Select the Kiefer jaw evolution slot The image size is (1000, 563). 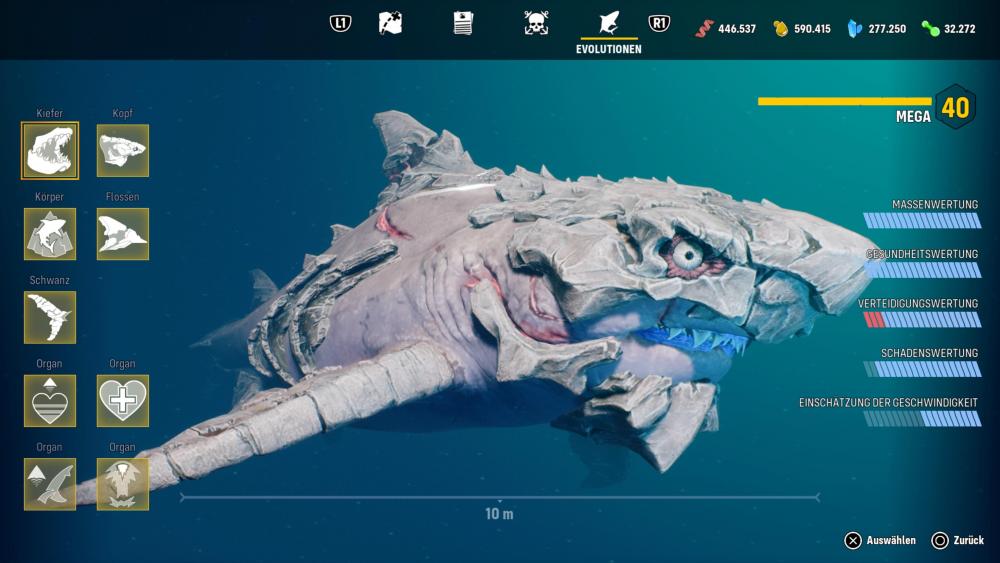(x=50, y=151)
